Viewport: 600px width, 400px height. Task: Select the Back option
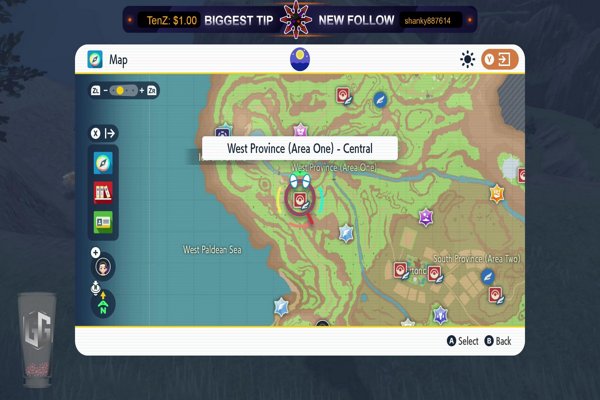(497, 341)
